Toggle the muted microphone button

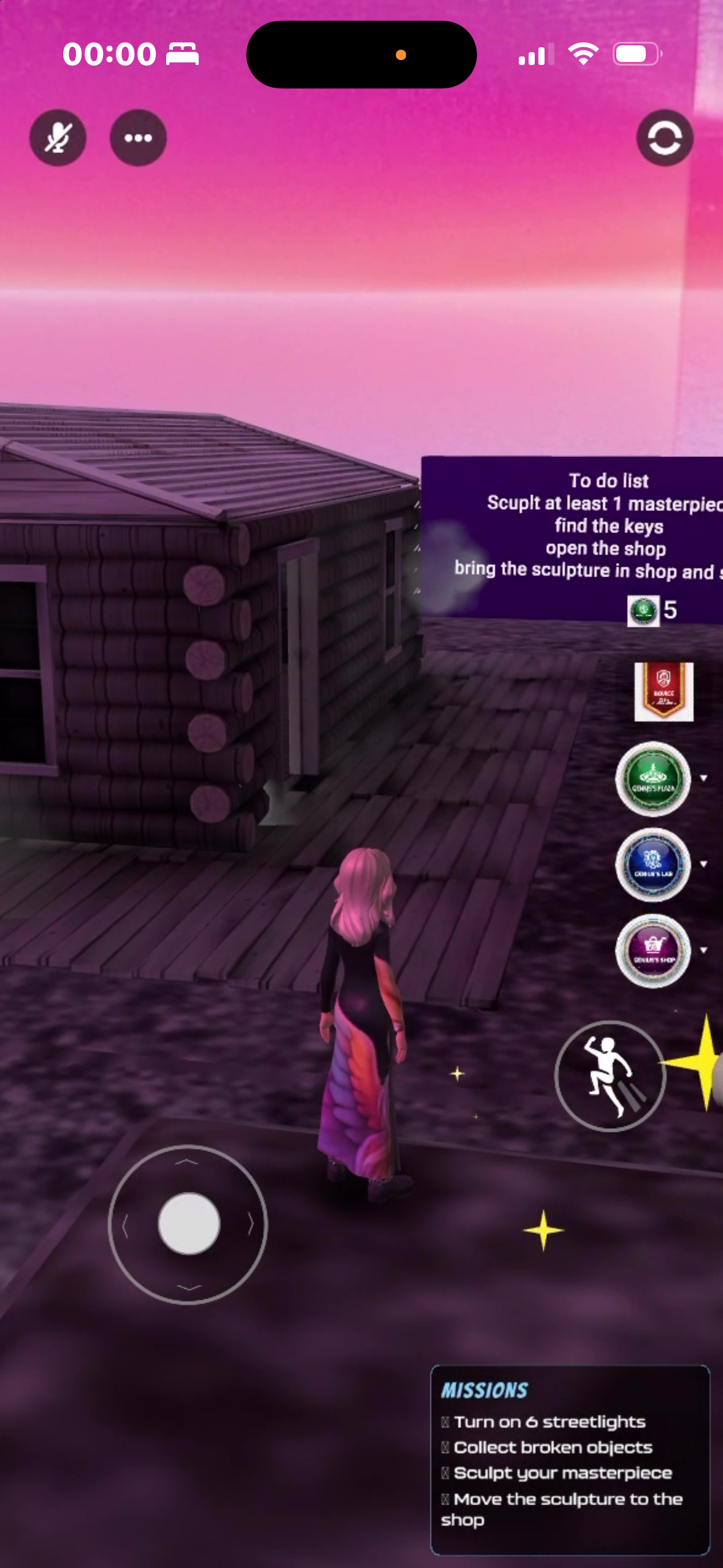pos(58,138)
